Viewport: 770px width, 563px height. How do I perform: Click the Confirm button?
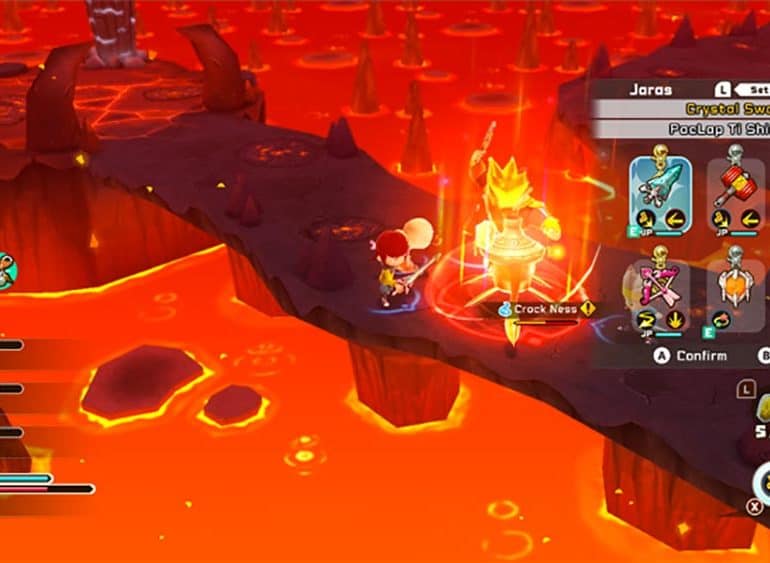(x=691, y=355)
